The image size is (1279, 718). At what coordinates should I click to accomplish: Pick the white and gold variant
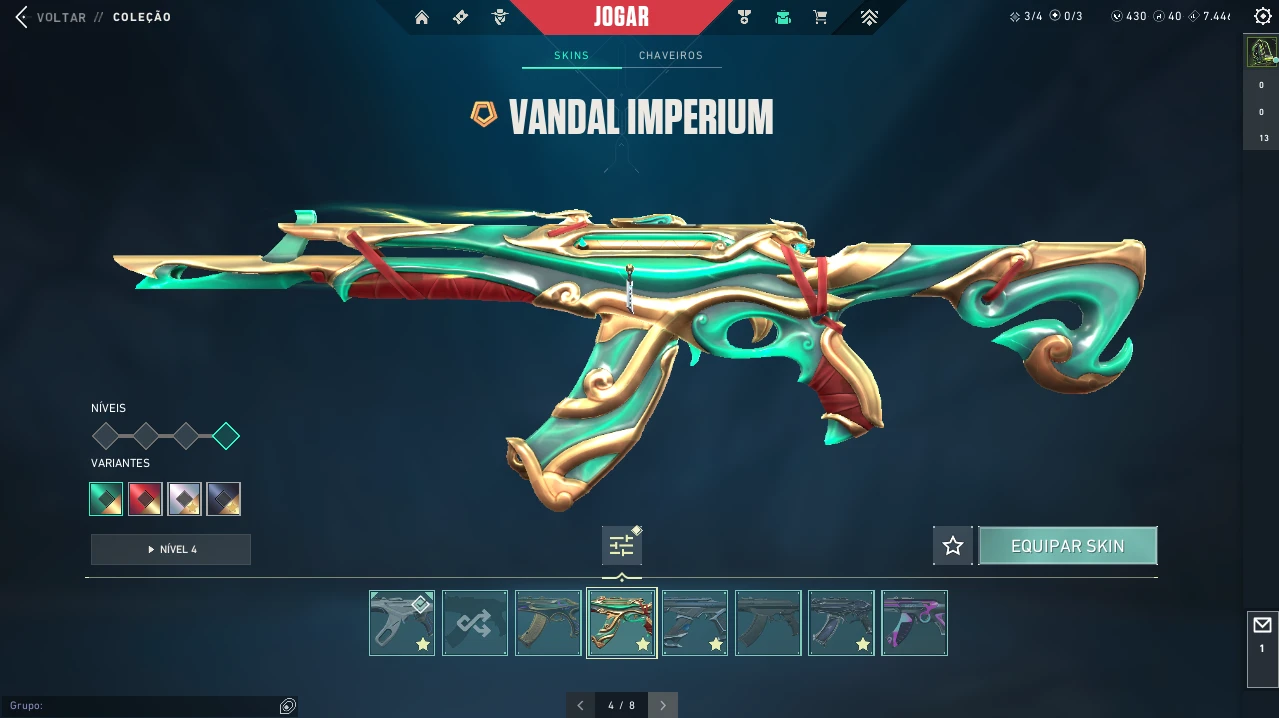pos(185,499)
